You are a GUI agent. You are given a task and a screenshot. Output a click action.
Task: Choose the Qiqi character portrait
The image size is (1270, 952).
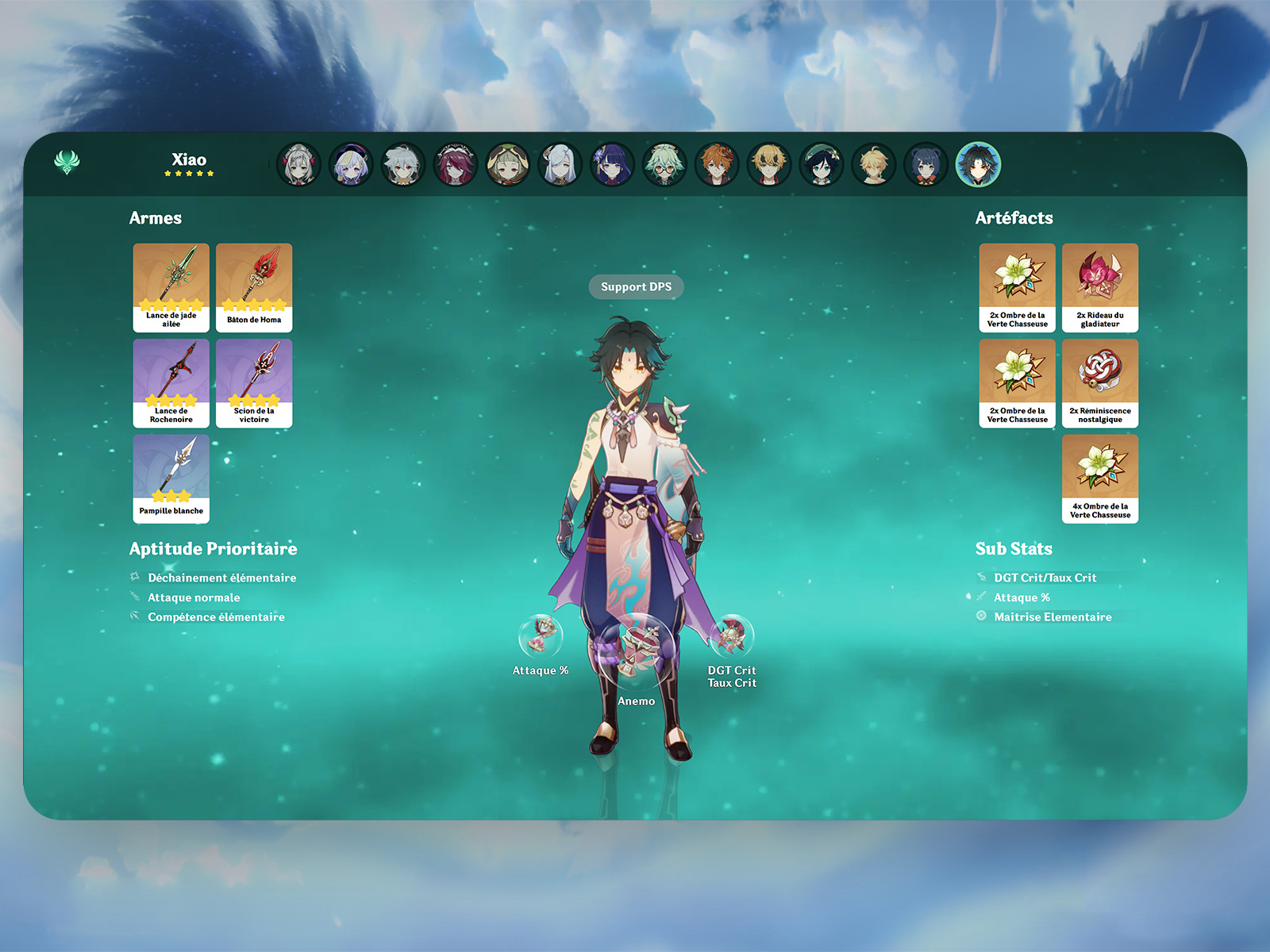(x=351, y=165)
